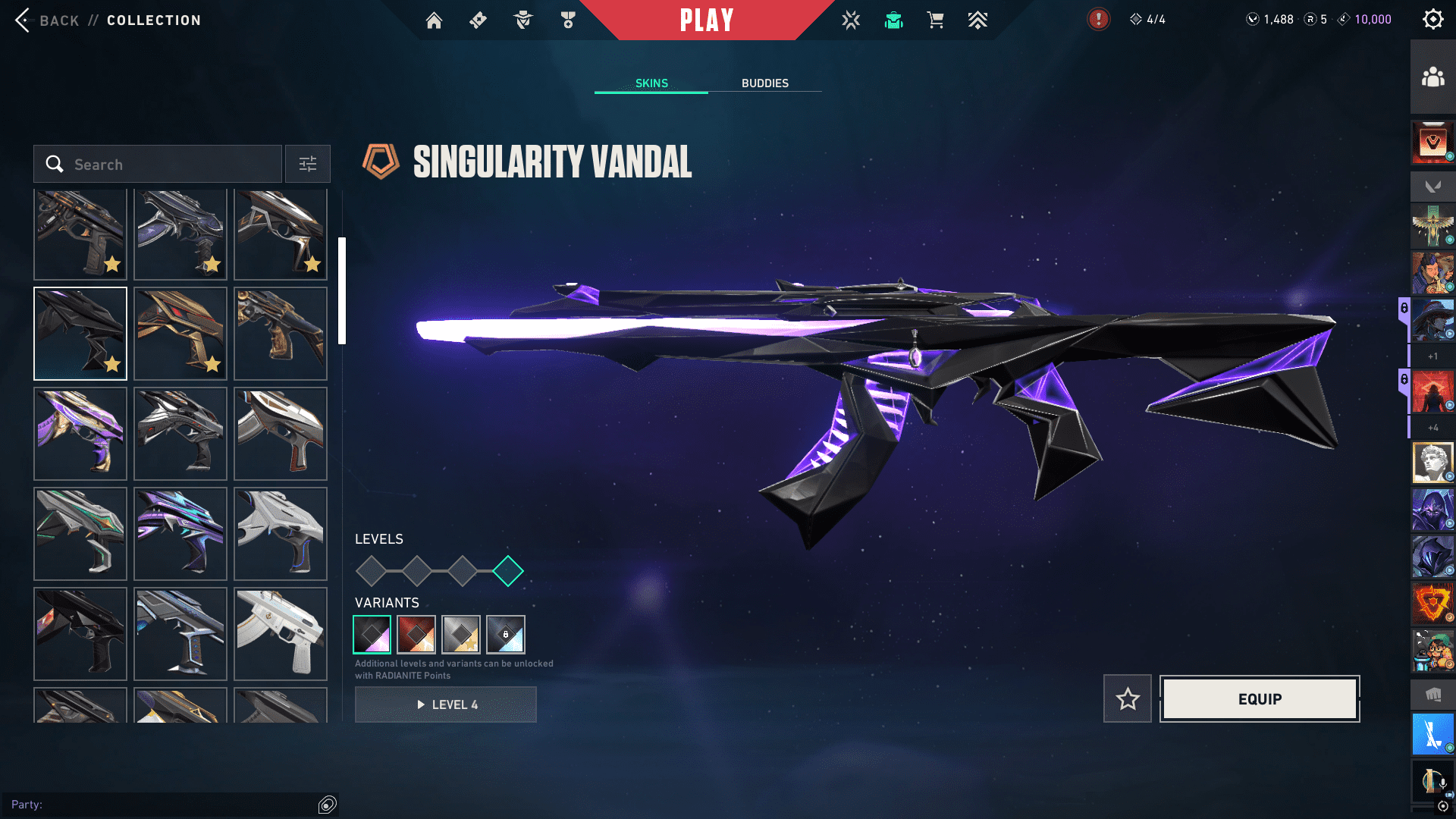Choose the locked blue variant swatch
1456x819 pixels.
pos(506,635)
